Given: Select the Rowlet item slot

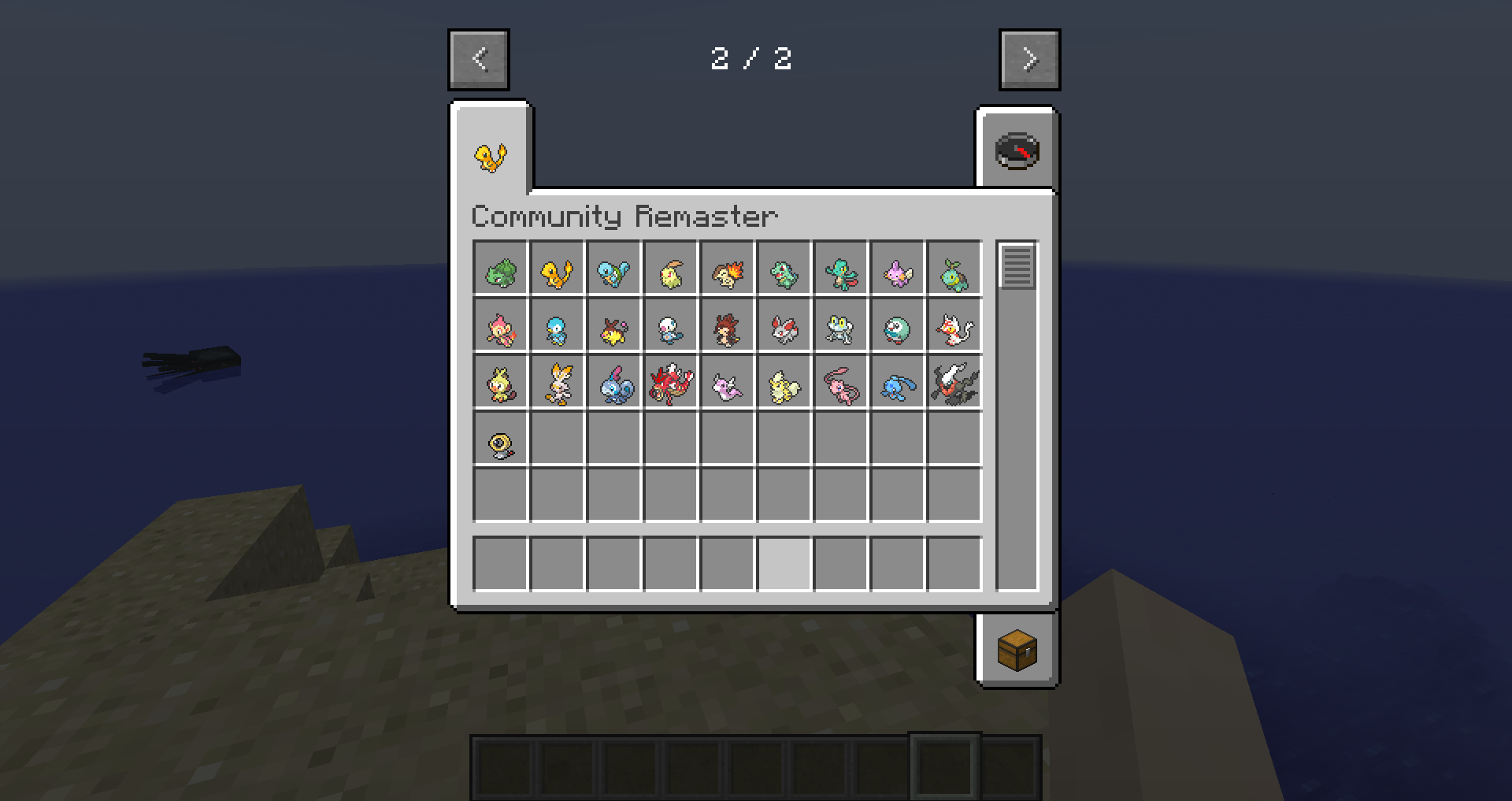Looking at the screenshot, I should coord(898,326).
